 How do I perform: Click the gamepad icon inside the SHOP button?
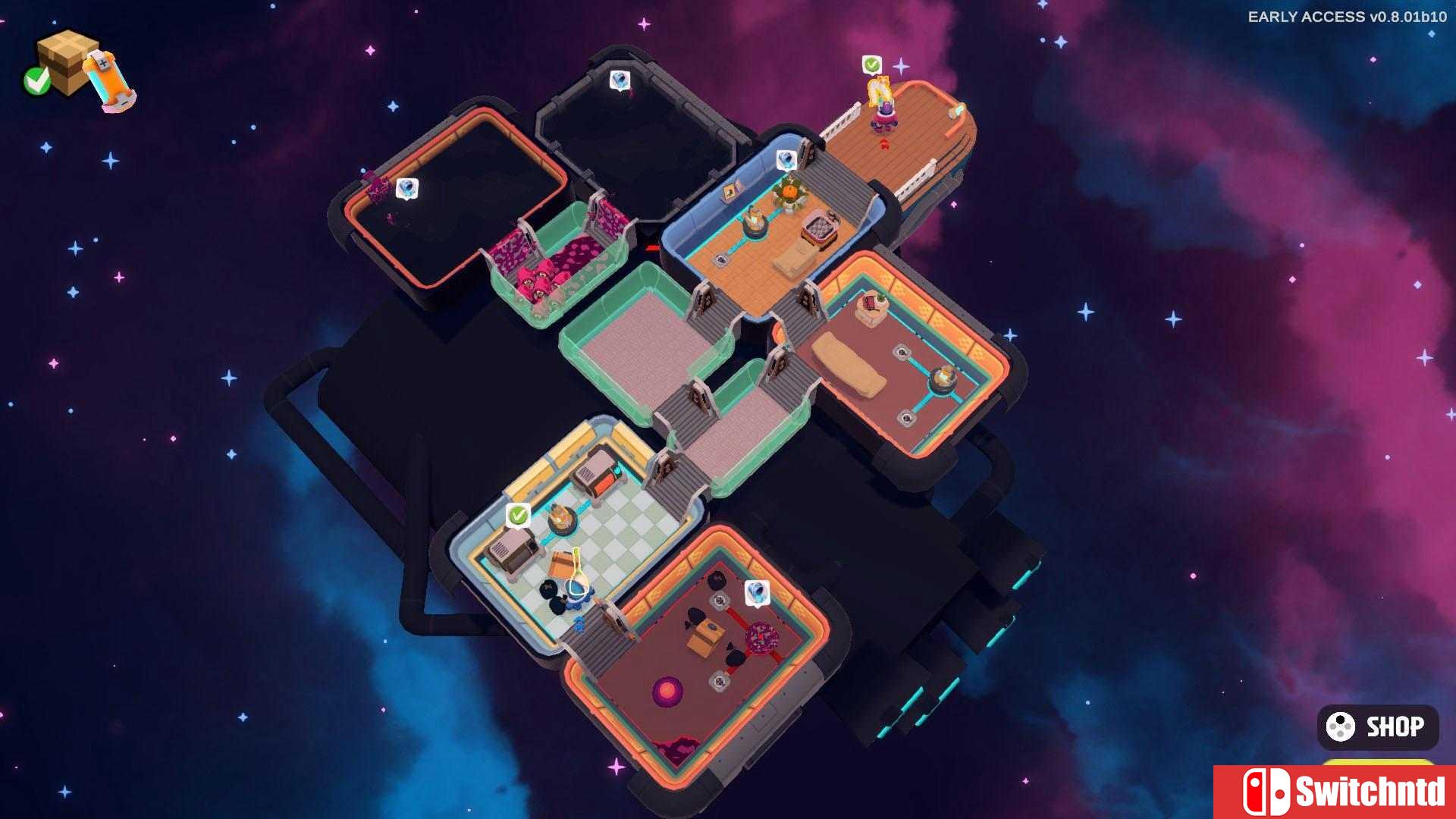click(x=1340, y=726)
